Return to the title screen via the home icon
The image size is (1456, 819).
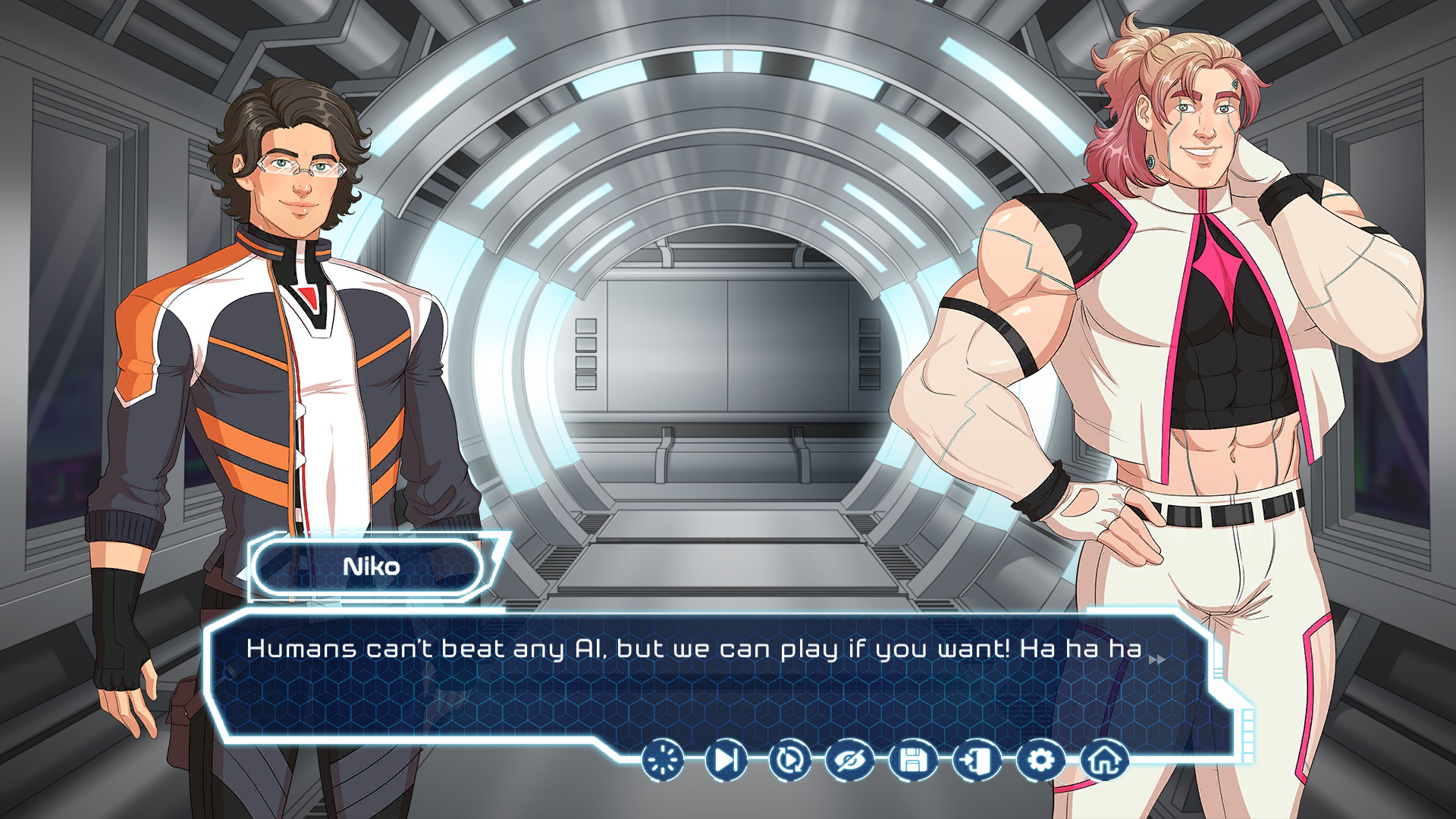click(1104, 758)
